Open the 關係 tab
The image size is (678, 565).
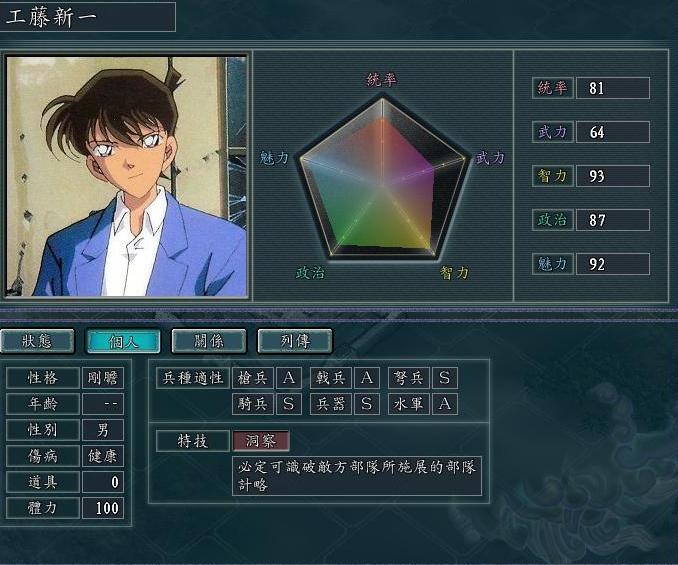(209, 341)
